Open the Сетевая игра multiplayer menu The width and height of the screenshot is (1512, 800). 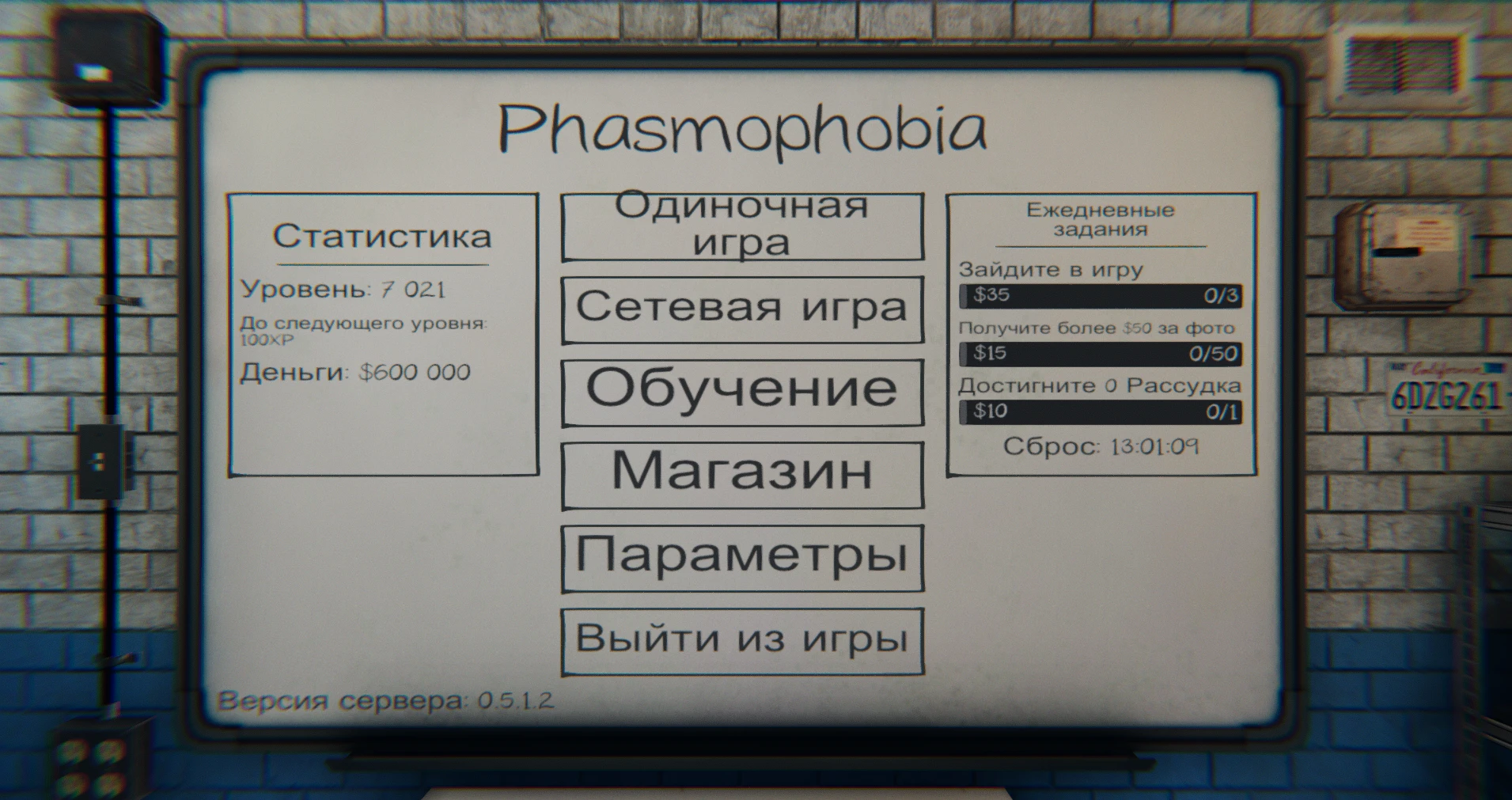pyautogui.click(x=741, y=310)
